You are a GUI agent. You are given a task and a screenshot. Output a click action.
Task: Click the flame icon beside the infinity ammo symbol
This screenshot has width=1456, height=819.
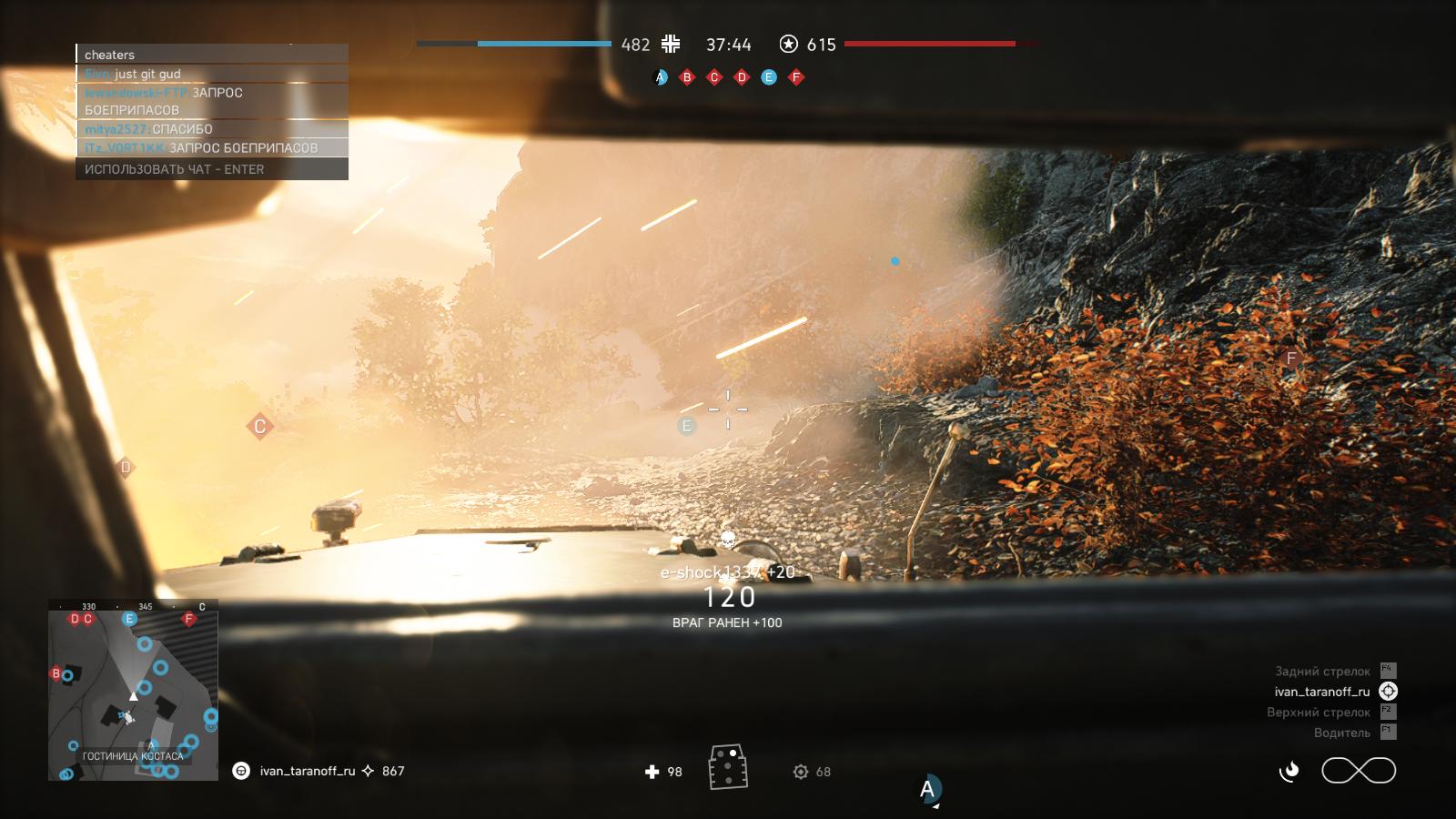[x=1289, y=772]
